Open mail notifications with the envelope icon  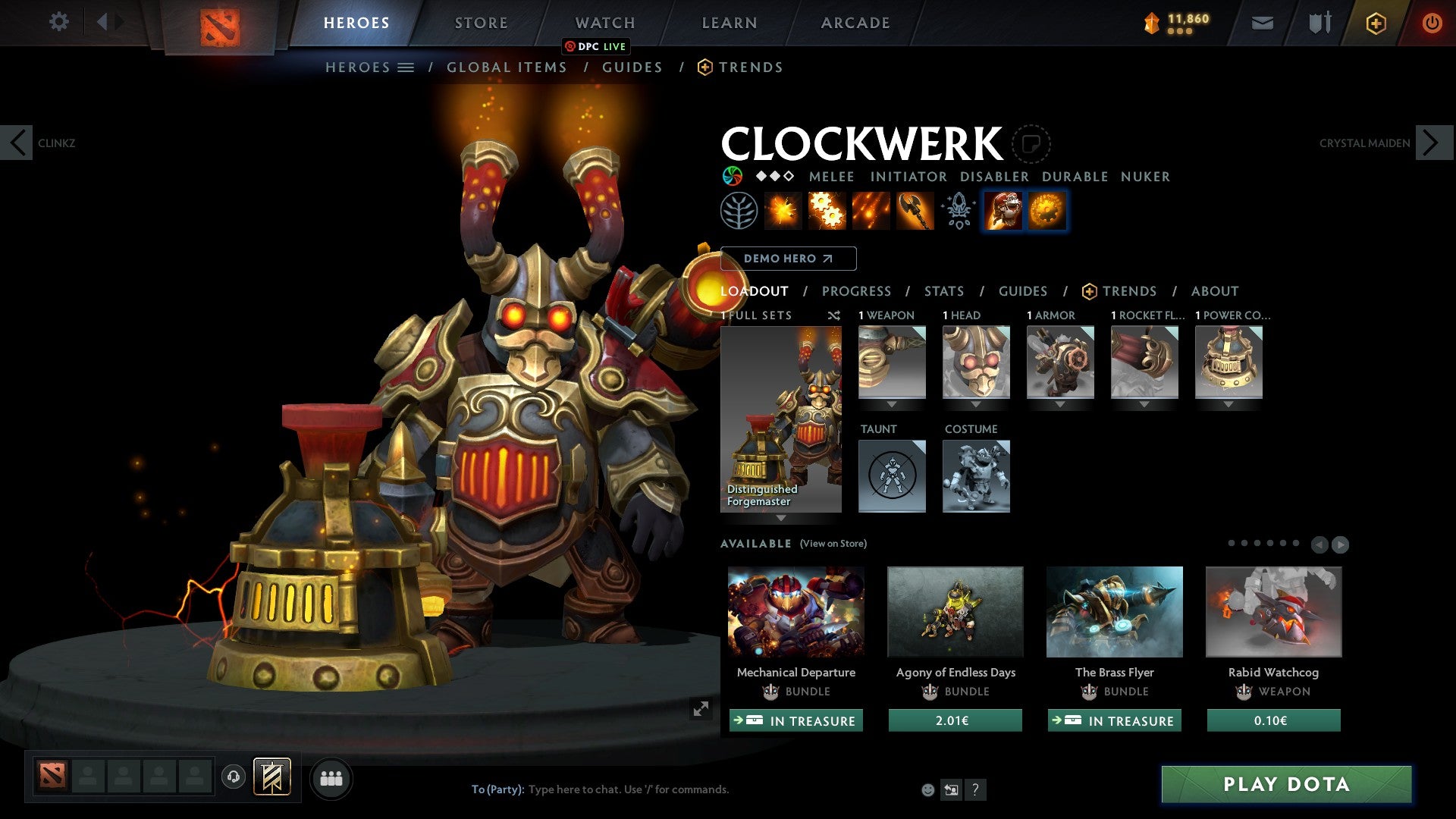point(1261,23)
